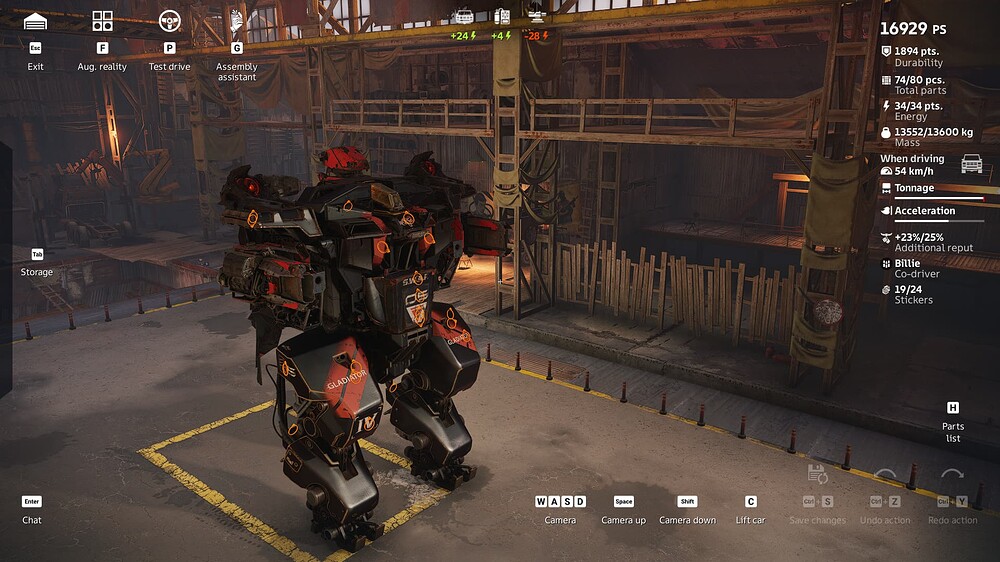Exit the garage build mode
Screen dimensions: 1000x562
[36, 22]
